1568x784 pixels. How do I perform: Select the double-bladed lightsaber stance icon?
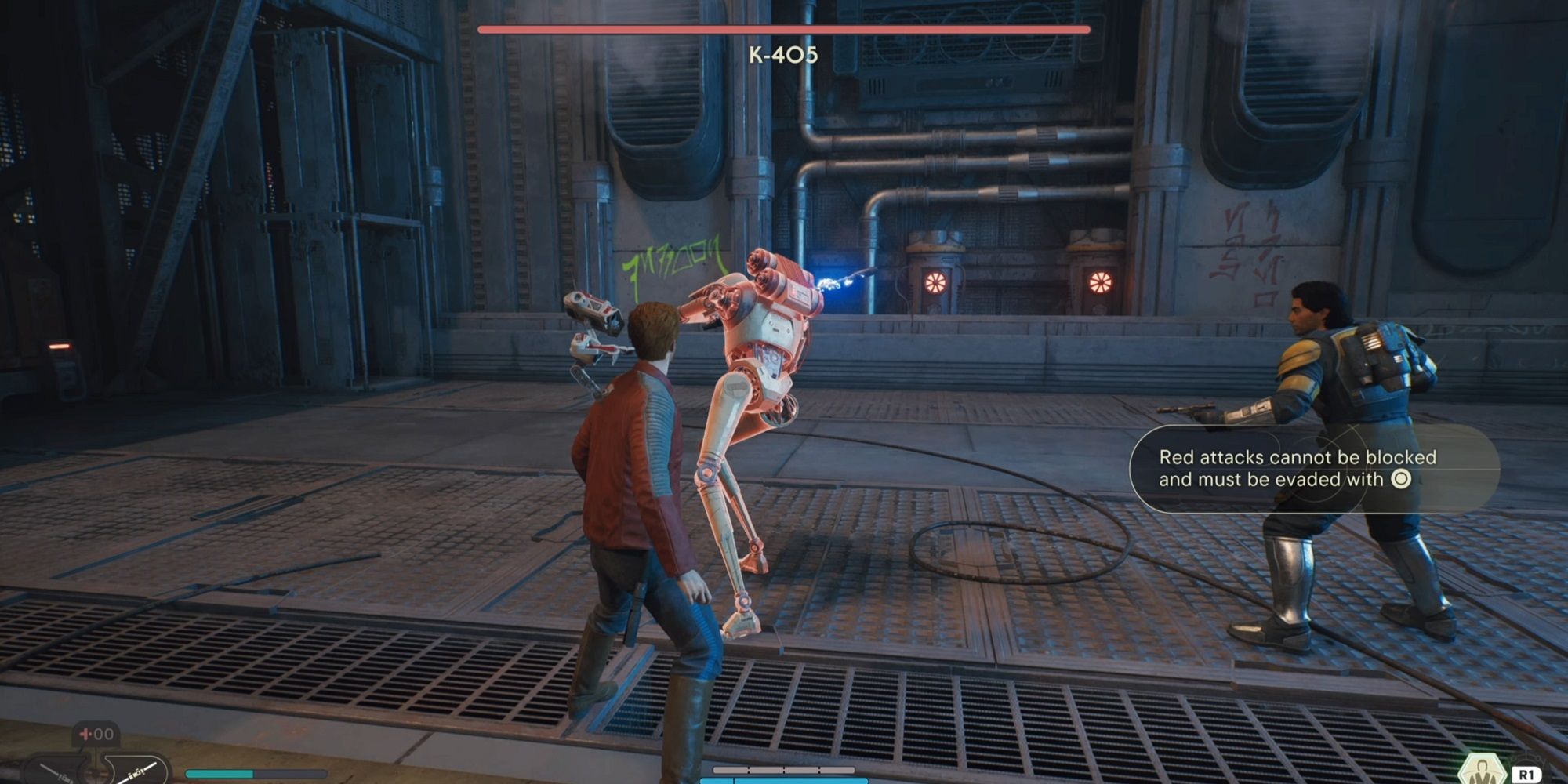pyautogui.click(x=139, y=771)
